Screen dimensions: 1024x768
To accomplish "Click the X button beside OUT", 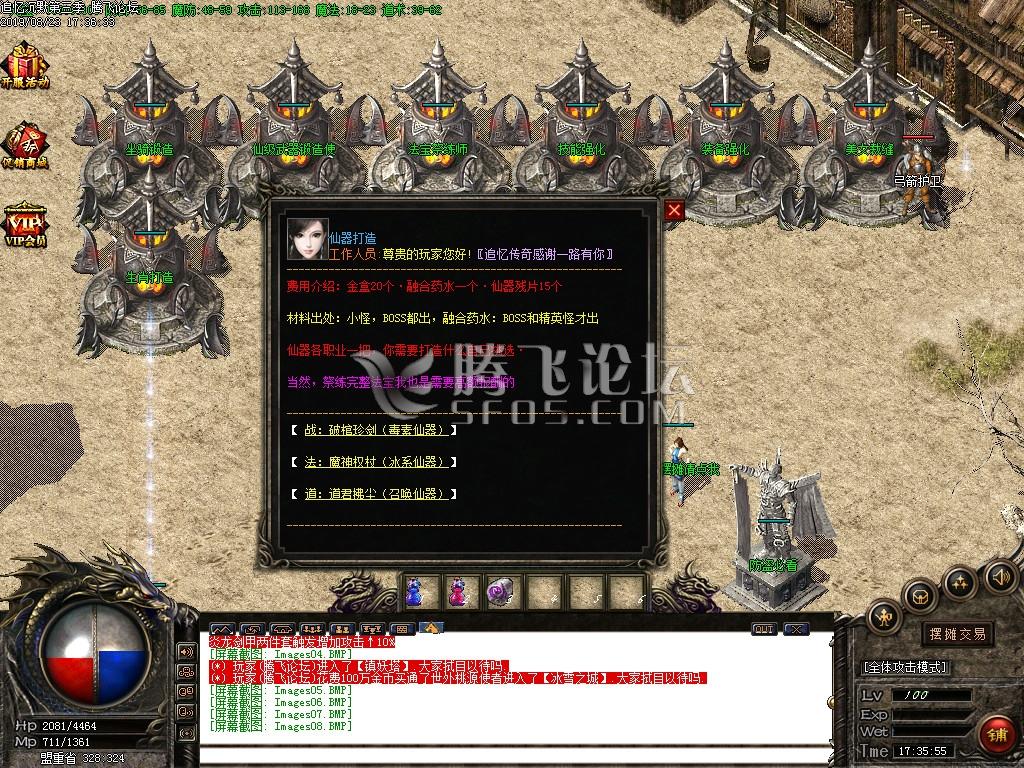I will (x=796, y=629).
